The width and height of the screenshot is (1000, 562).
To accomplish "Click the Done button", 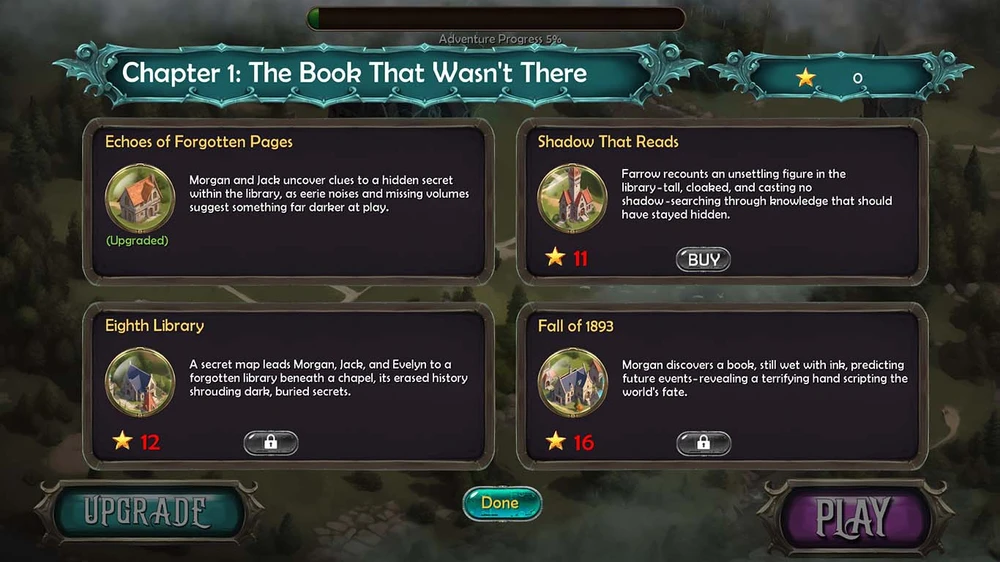I will point(502,503).
